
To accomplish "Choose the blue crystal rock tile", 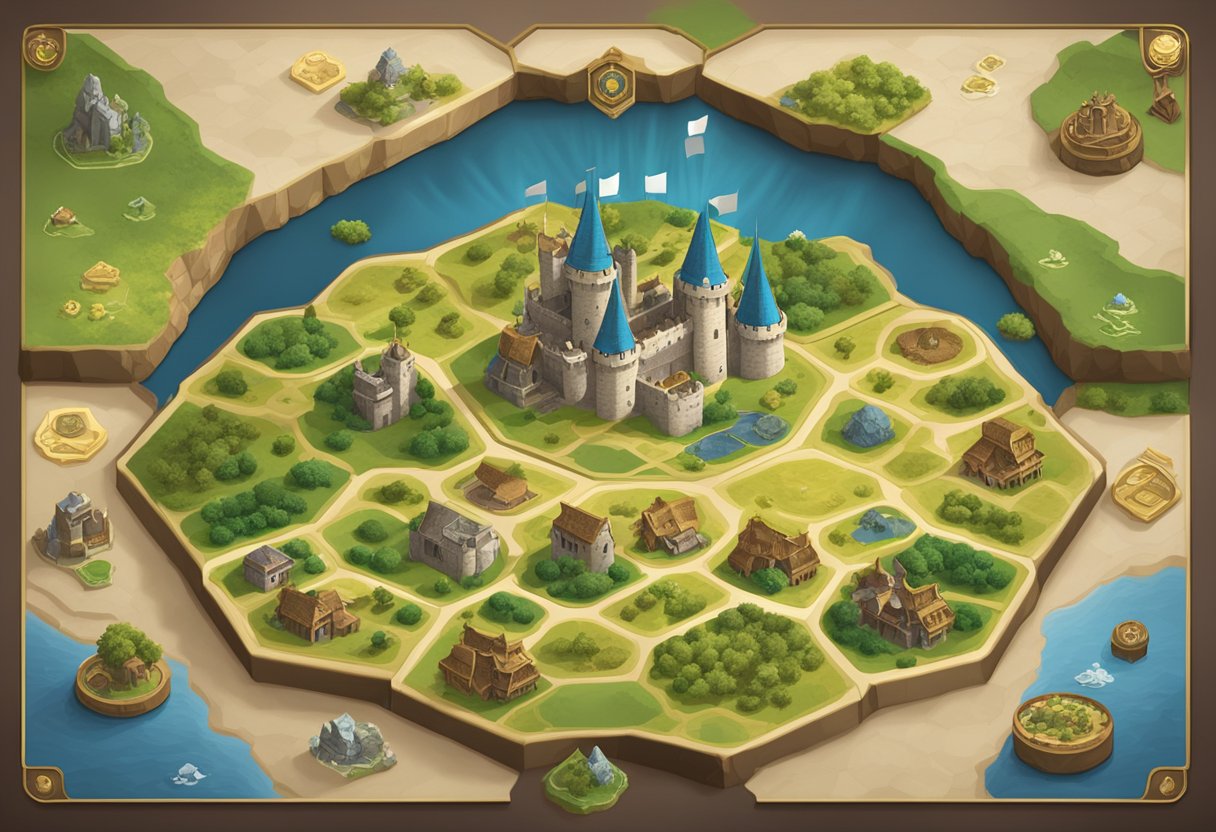I will (x=868, y=426).
